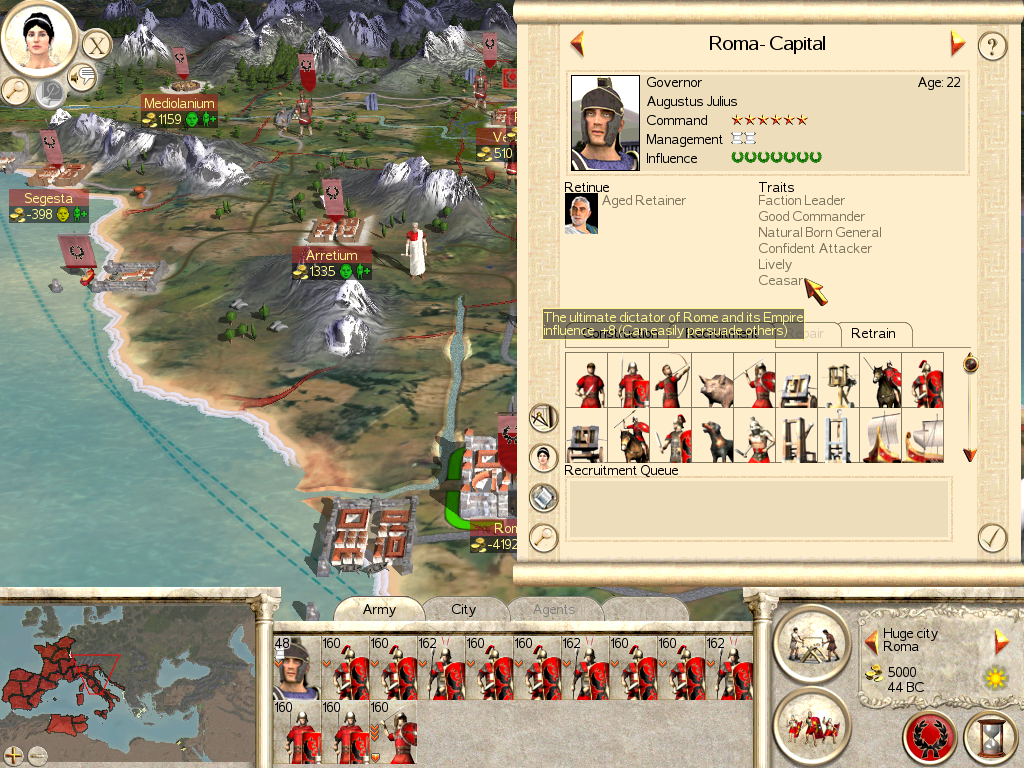Recruit the war pig unit
The height and width of the screenshot is (768, 1024).
tap(713, 380)
